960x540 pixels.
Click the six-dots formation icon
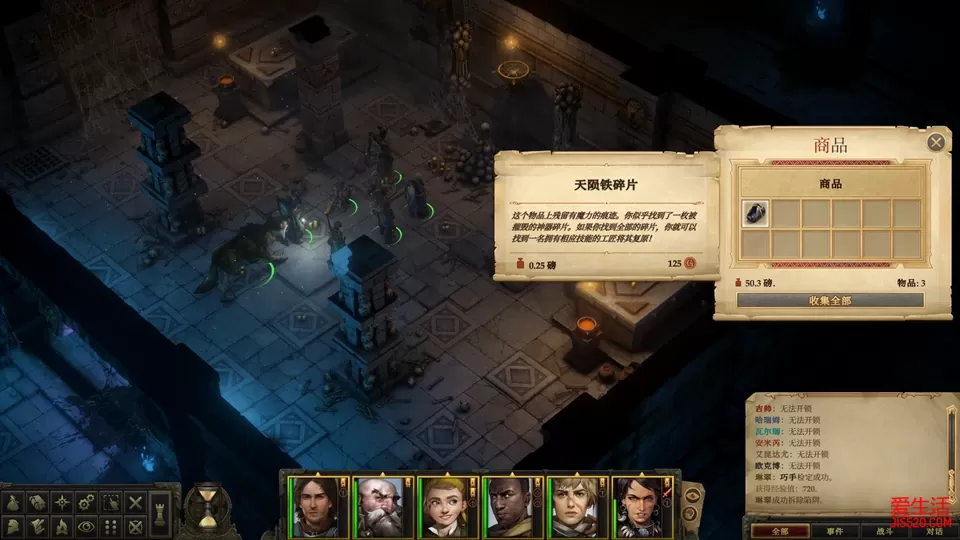112,525
